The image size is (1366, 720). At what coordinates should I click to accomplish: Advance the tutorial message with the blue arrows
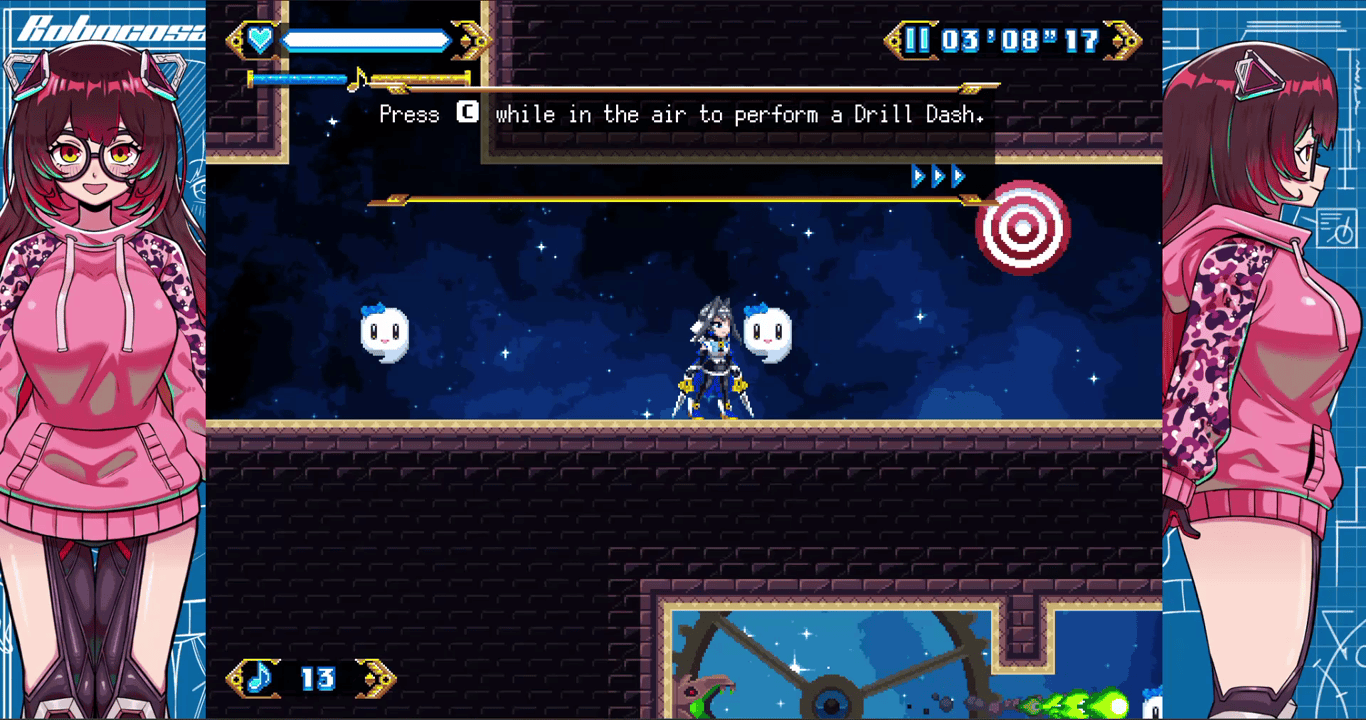pos(938,177)
